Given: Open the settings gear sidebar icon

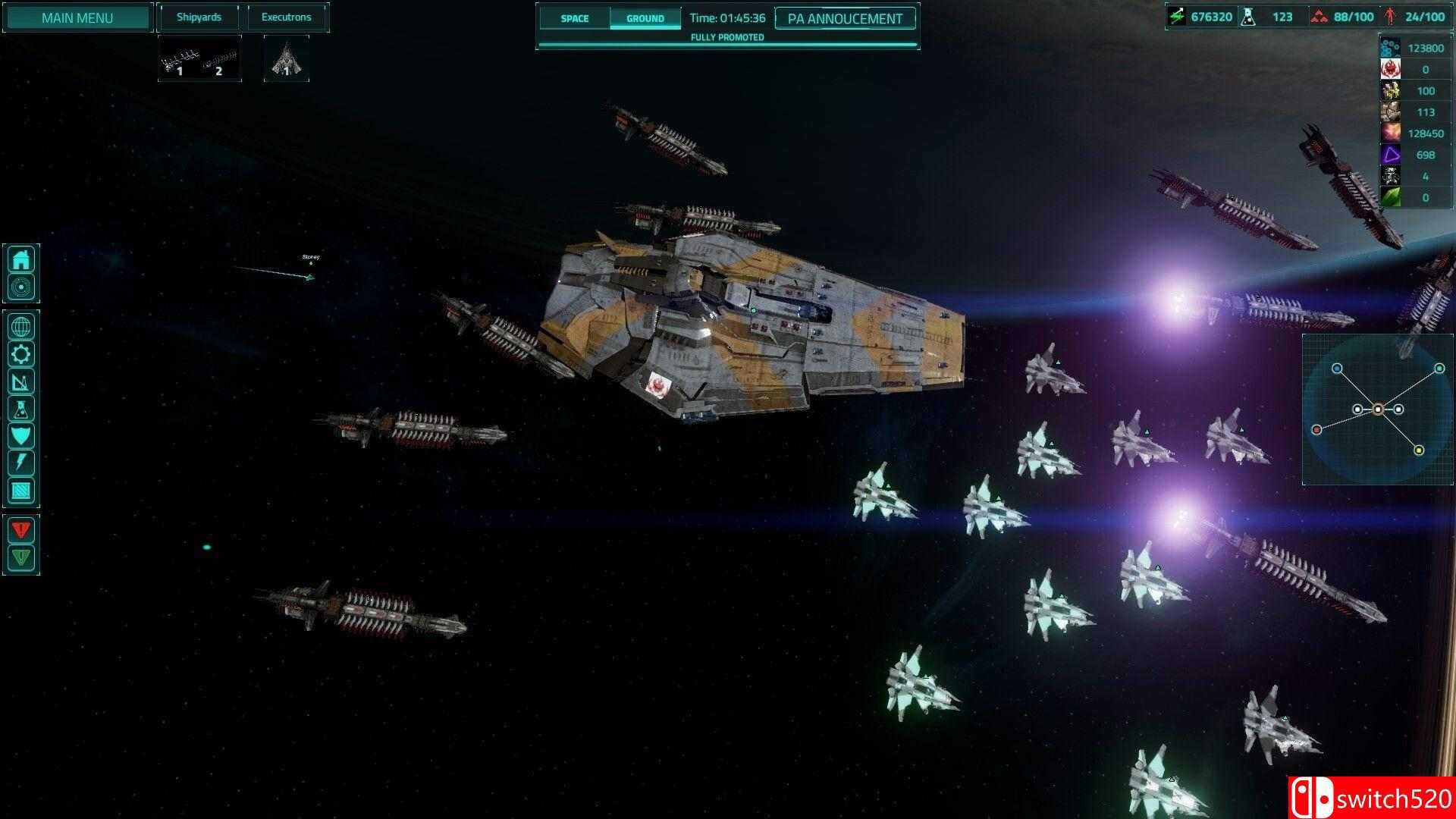Looking at the screenshot, I should [22, 354].
